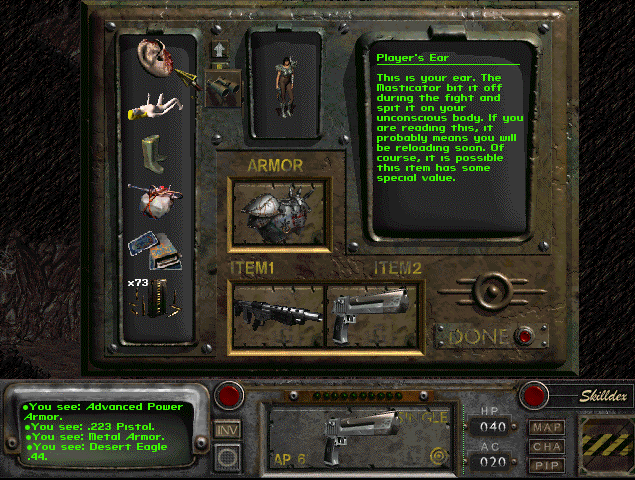Click the inventory scroll-up arrow
The image size is (635, 480).
[x=218, y=49]
